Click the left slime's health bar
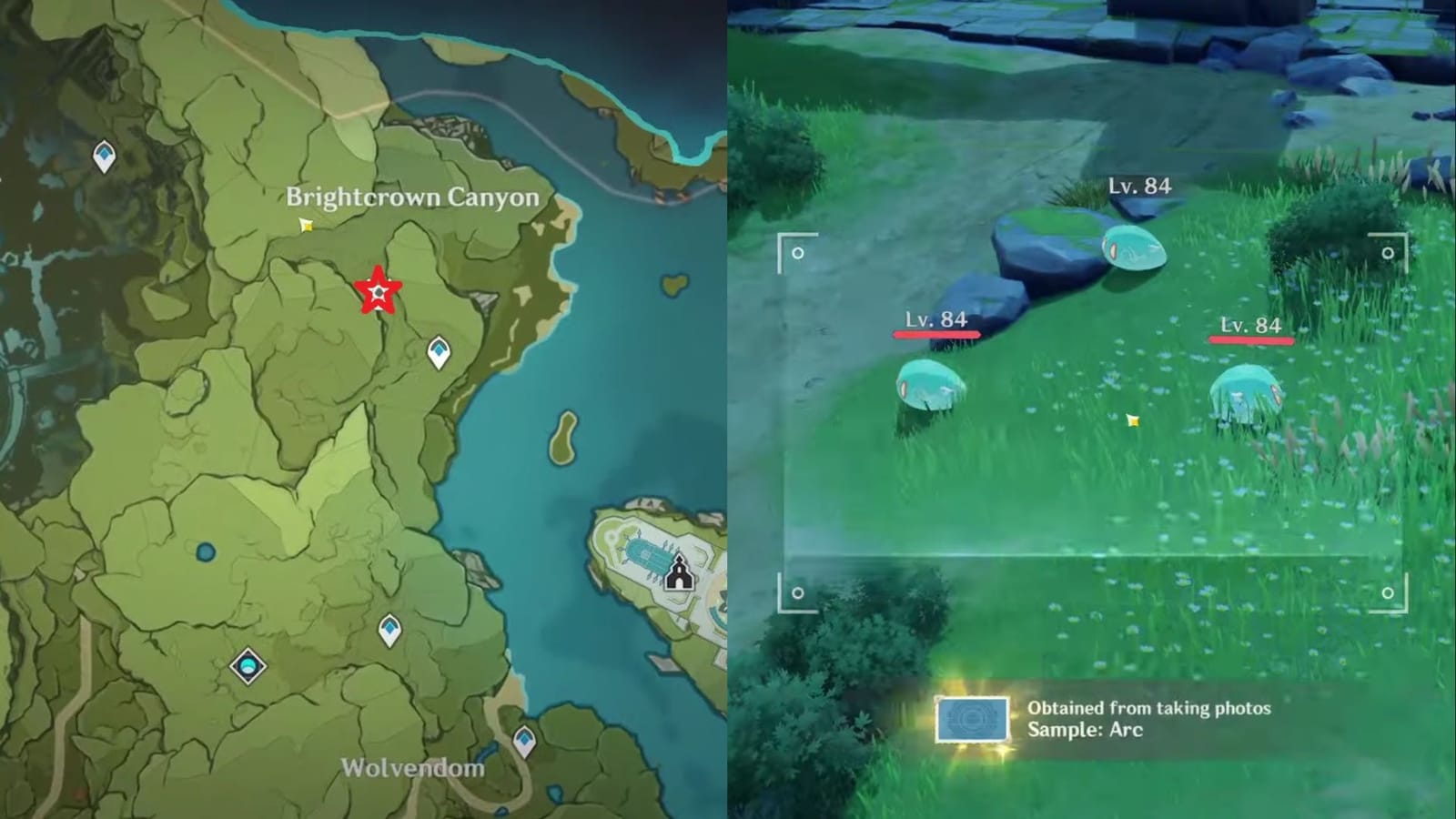 click(937, 335)
